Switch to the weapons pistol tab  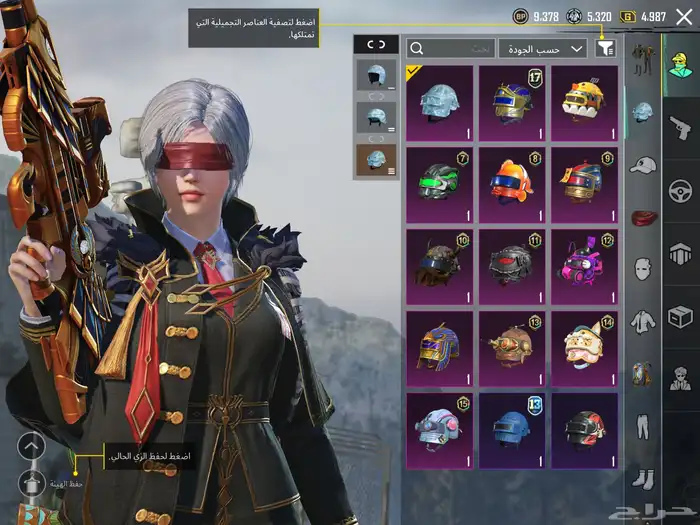pyautogui.click(x=680, y=126)
